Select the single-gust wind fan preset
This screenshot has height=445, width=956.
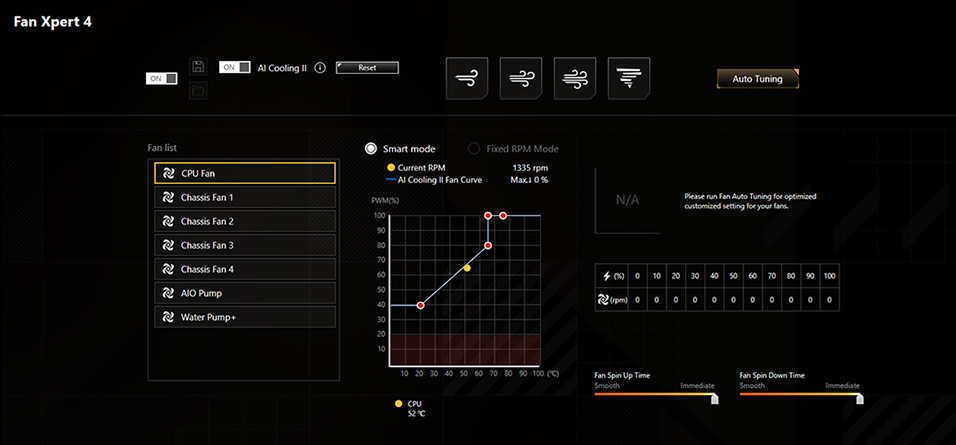pos(467,78)
